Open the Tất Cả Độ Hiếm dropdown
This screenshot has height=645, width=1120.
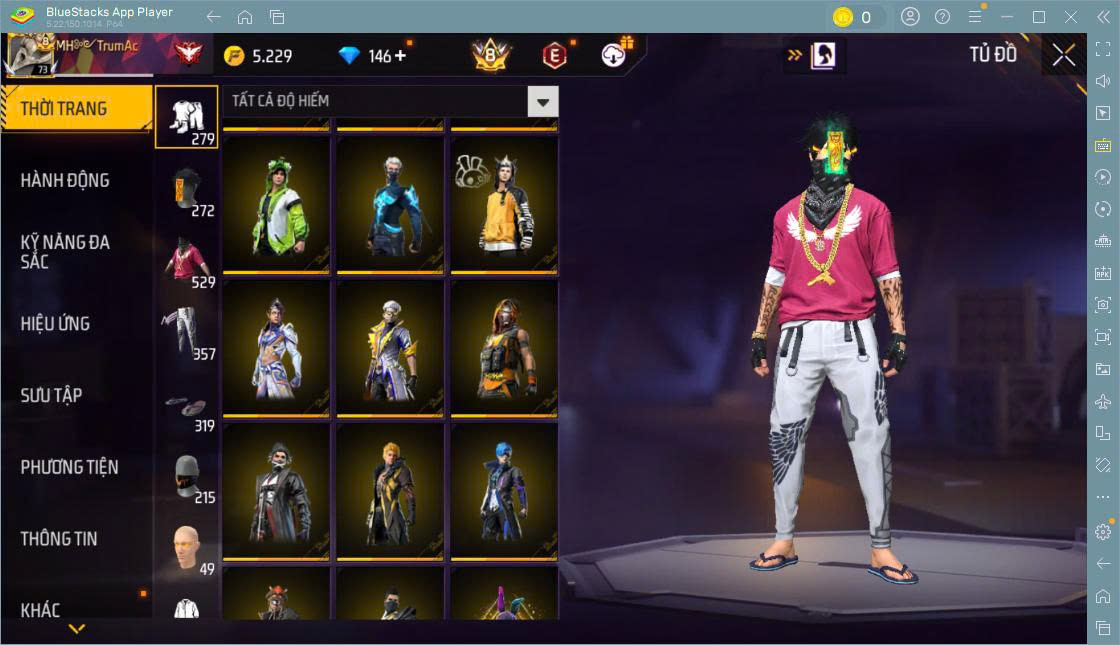coord(542,101)
